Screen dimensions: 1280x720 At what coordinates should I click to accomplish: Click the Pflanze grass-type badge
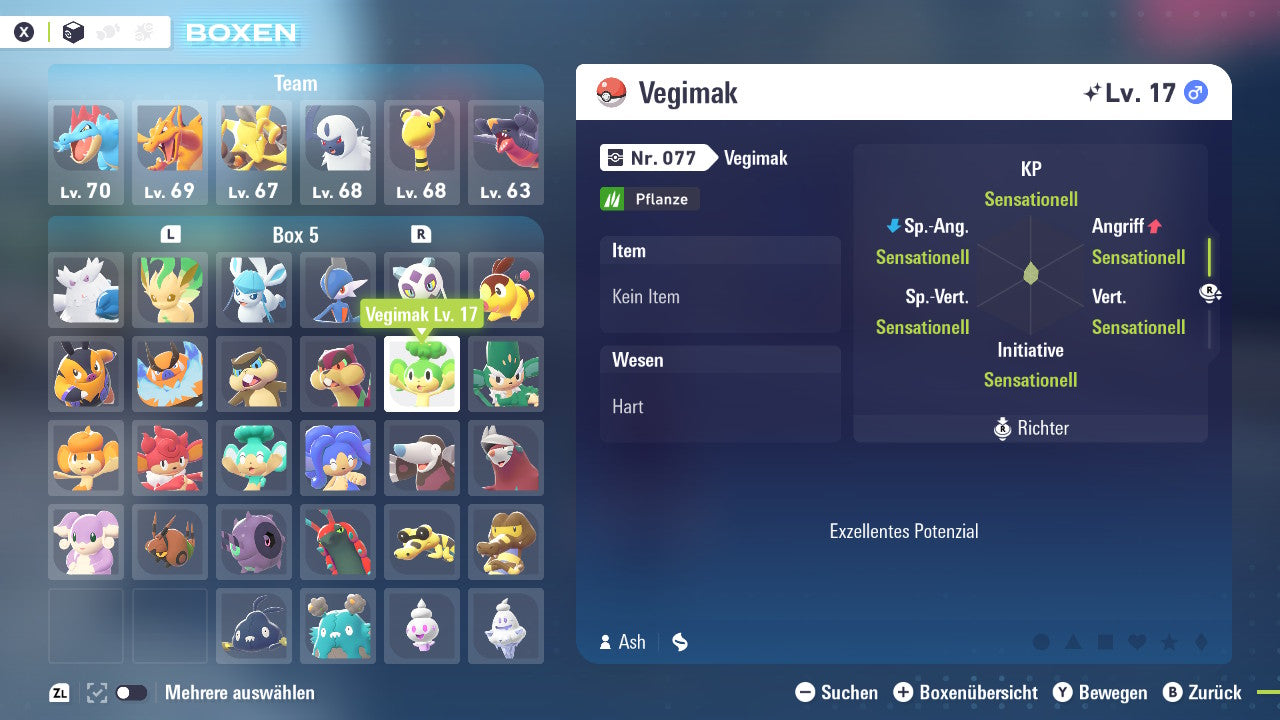(x=649, y=198)
